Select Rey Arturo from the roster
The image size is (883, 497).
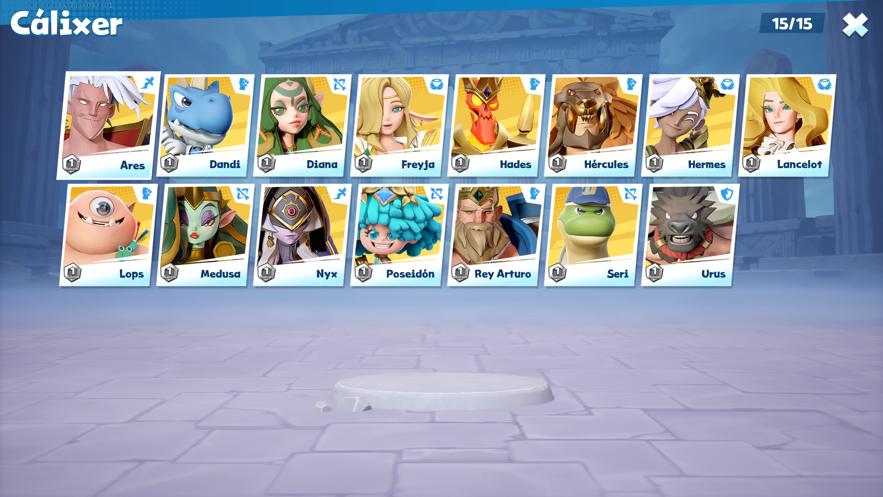point(496,234)
